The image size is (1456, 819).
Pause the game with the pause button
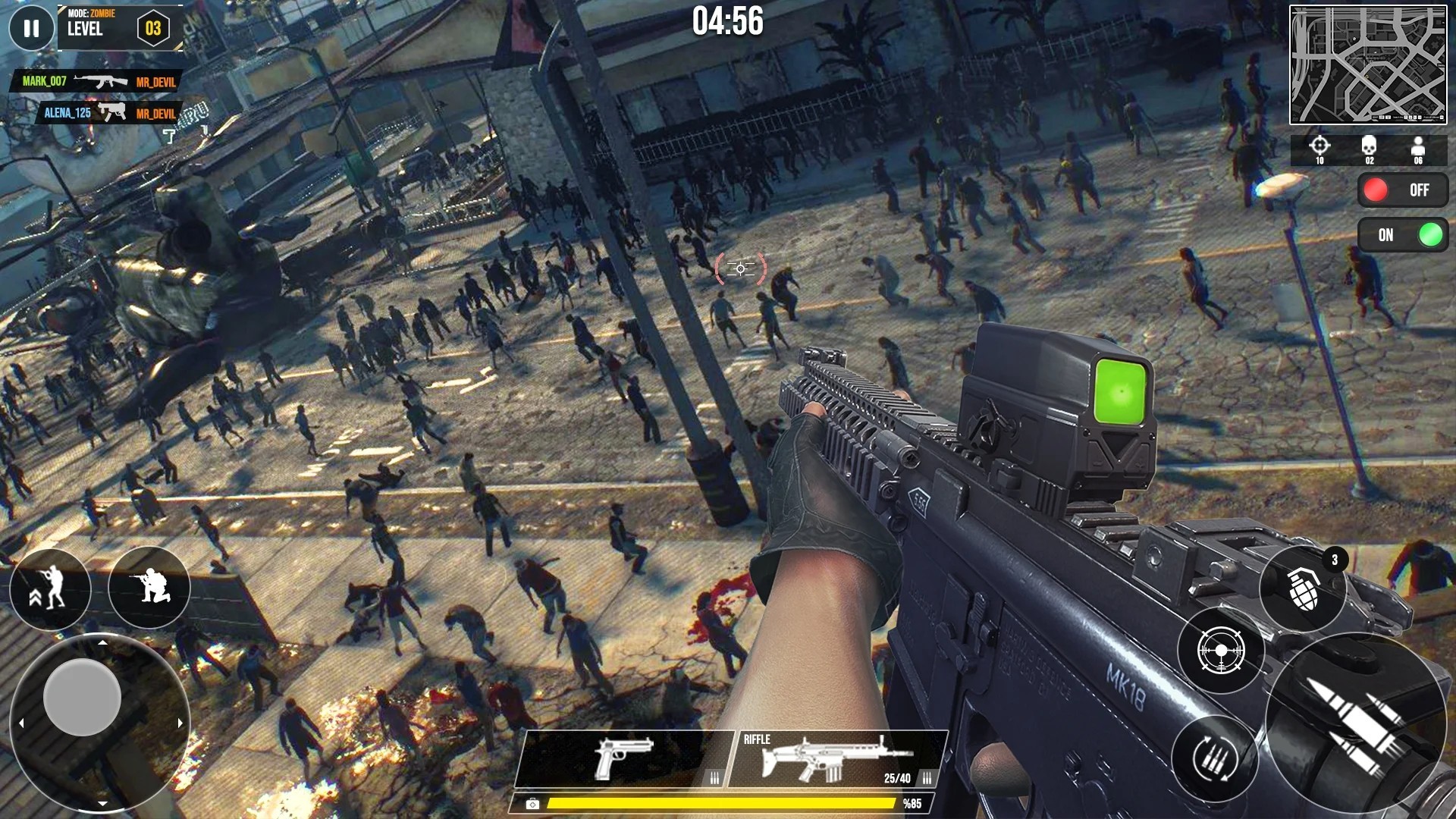(x=31, y=29)
